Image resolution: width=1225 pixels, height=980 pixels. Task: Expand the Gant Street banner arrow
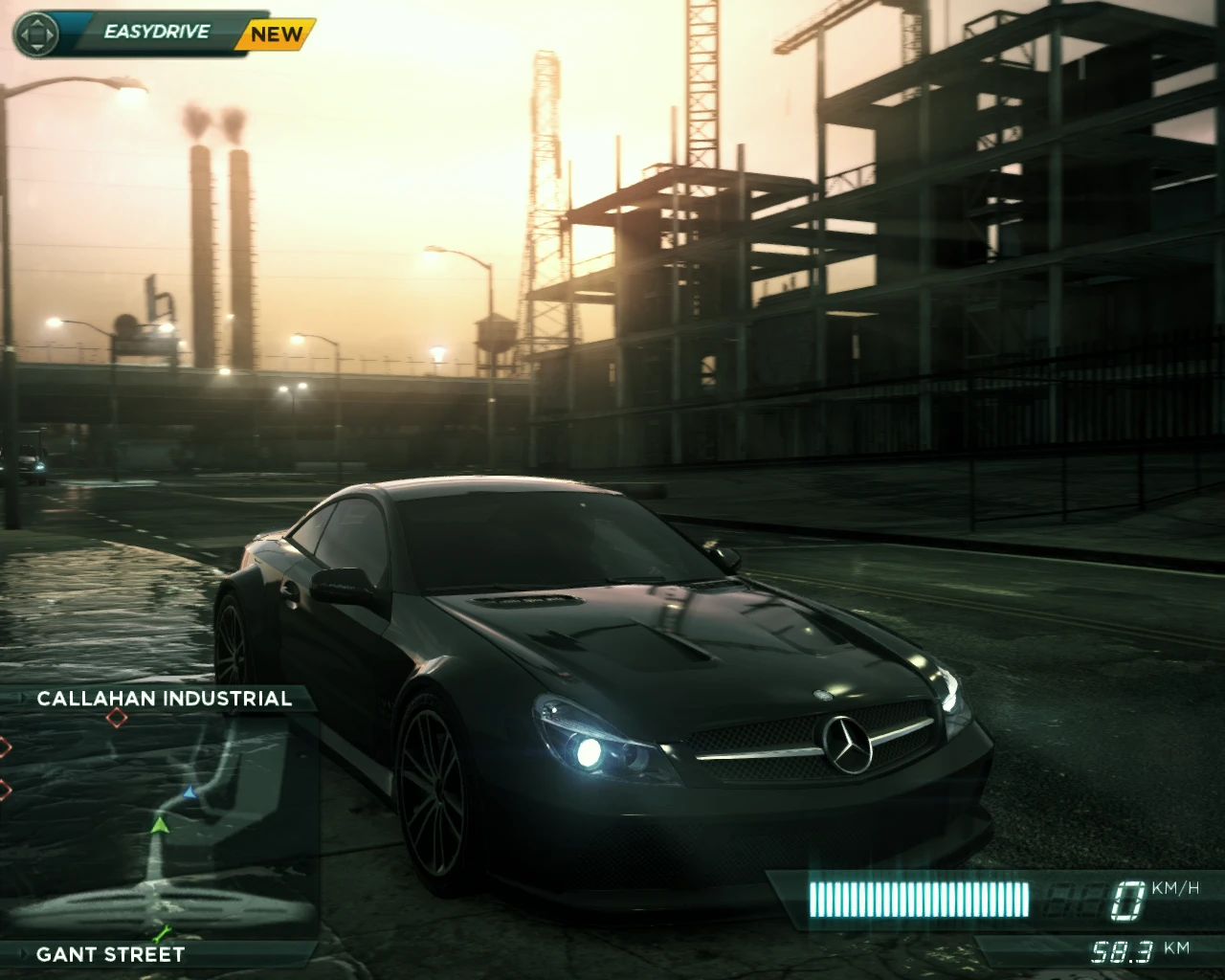tap(23, 953)
